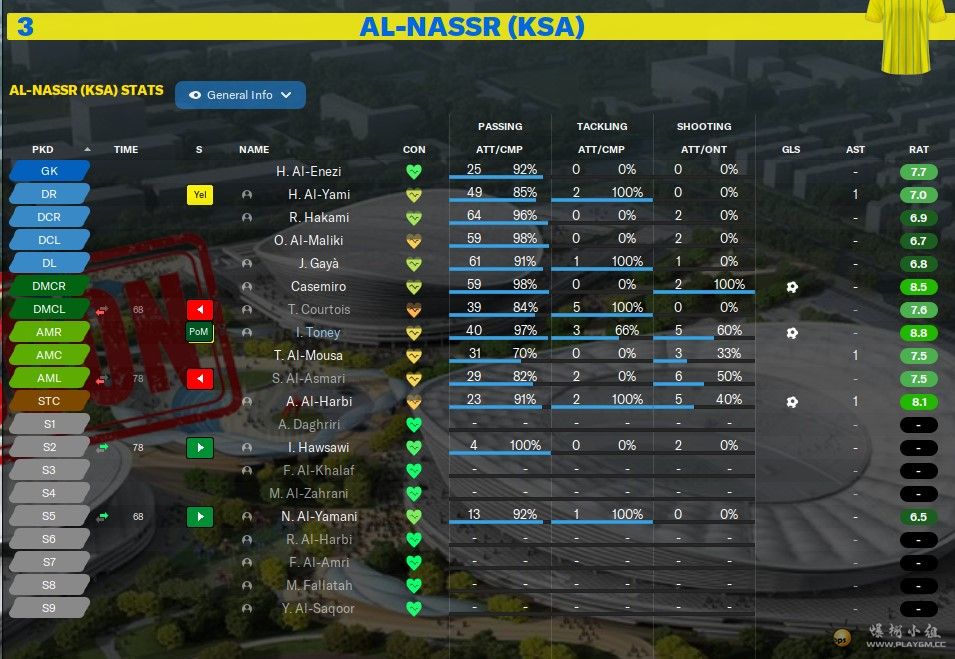Image resolution: width=955 pixels, height=659 pixels.
Task: Click the NAME column header
Action: 254,150
